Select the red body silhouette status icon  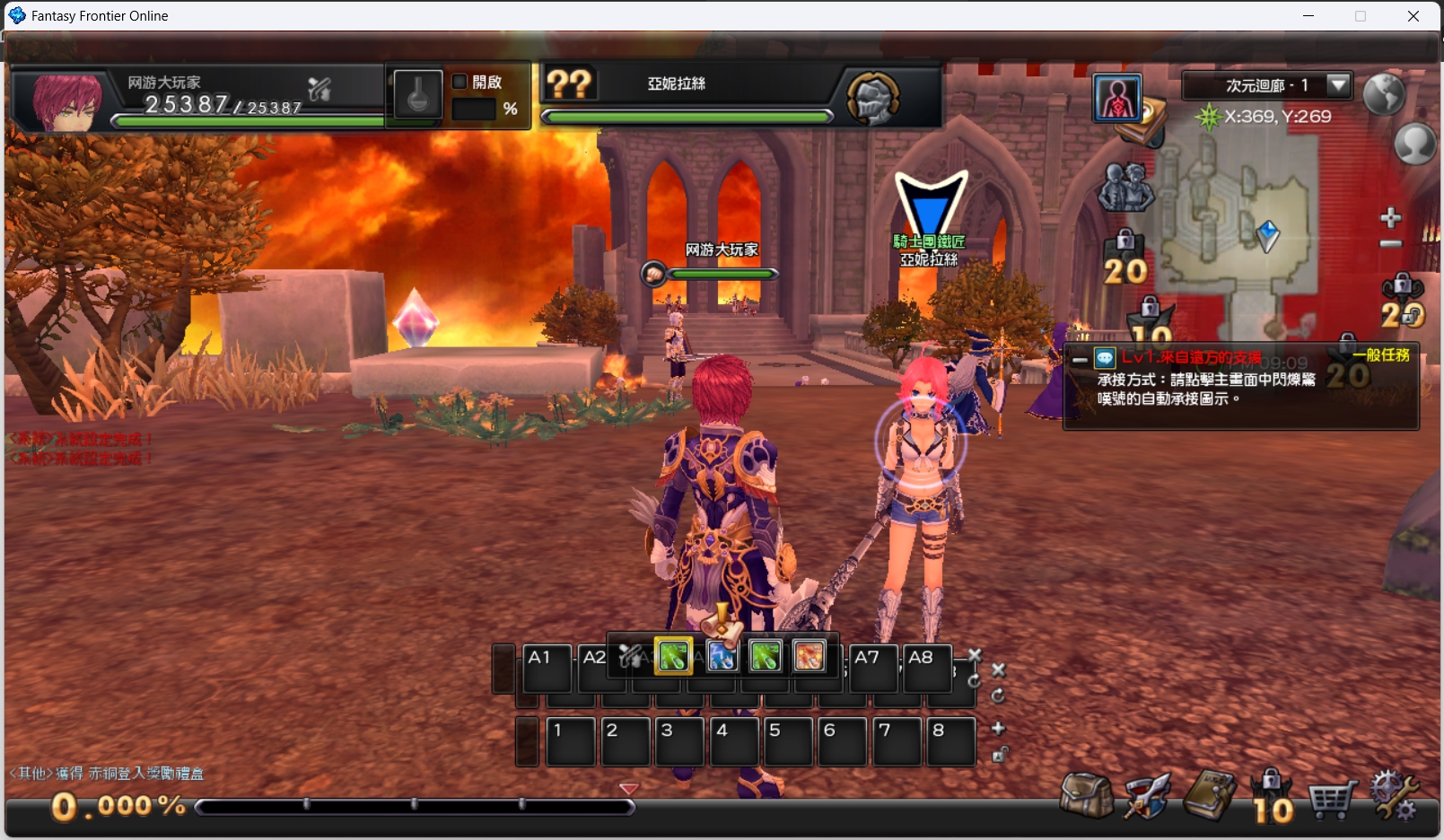click(1117, 98)
